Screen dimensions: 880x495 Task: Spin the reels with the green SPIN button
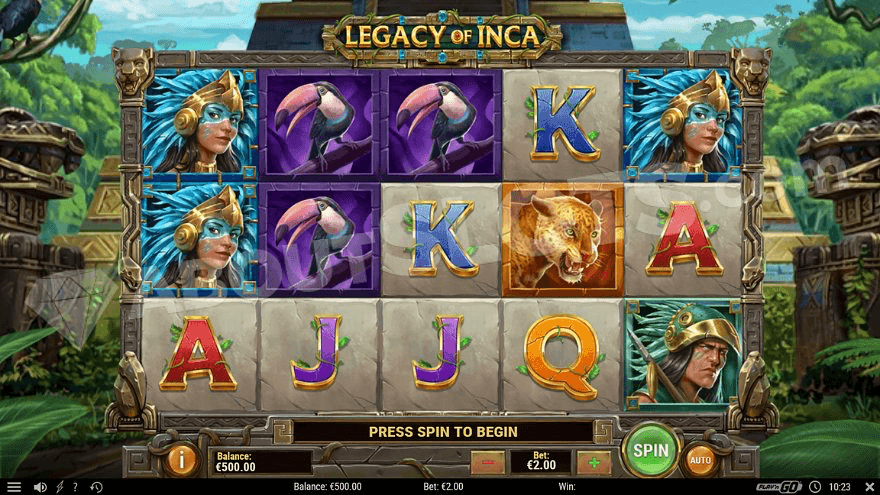tap(650, 452)
